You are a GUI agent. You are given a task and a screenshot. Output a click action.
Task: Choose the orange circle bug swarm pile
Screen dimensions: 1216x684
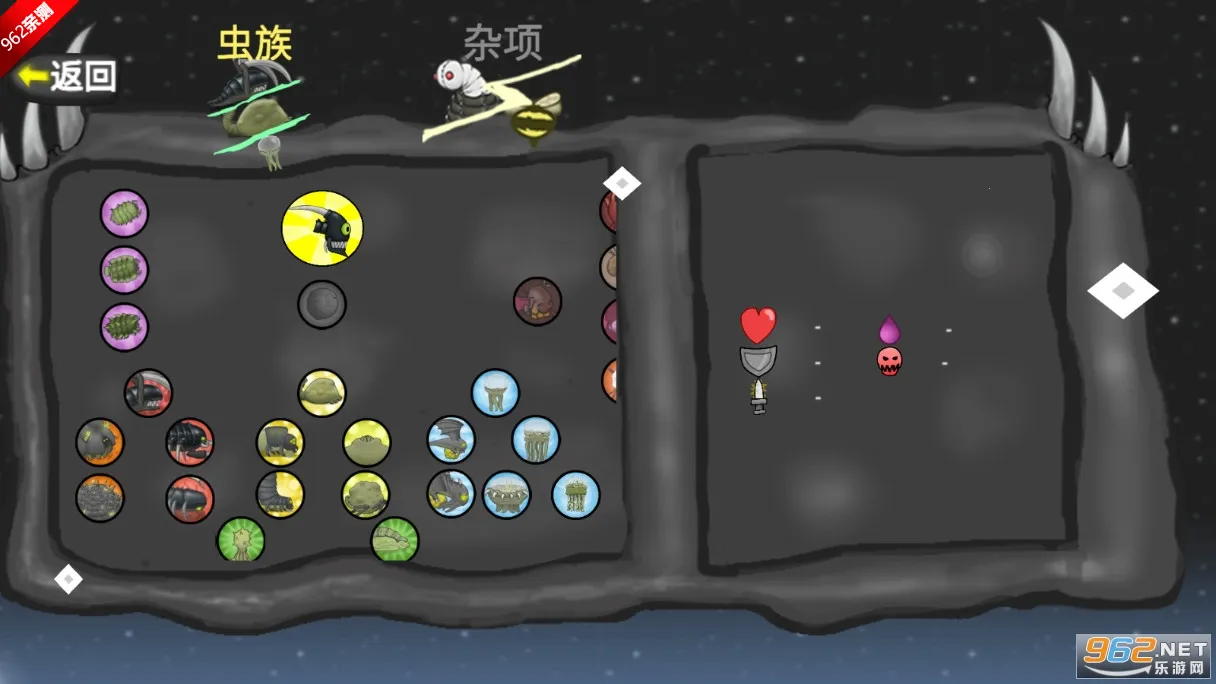pos(100,497)
